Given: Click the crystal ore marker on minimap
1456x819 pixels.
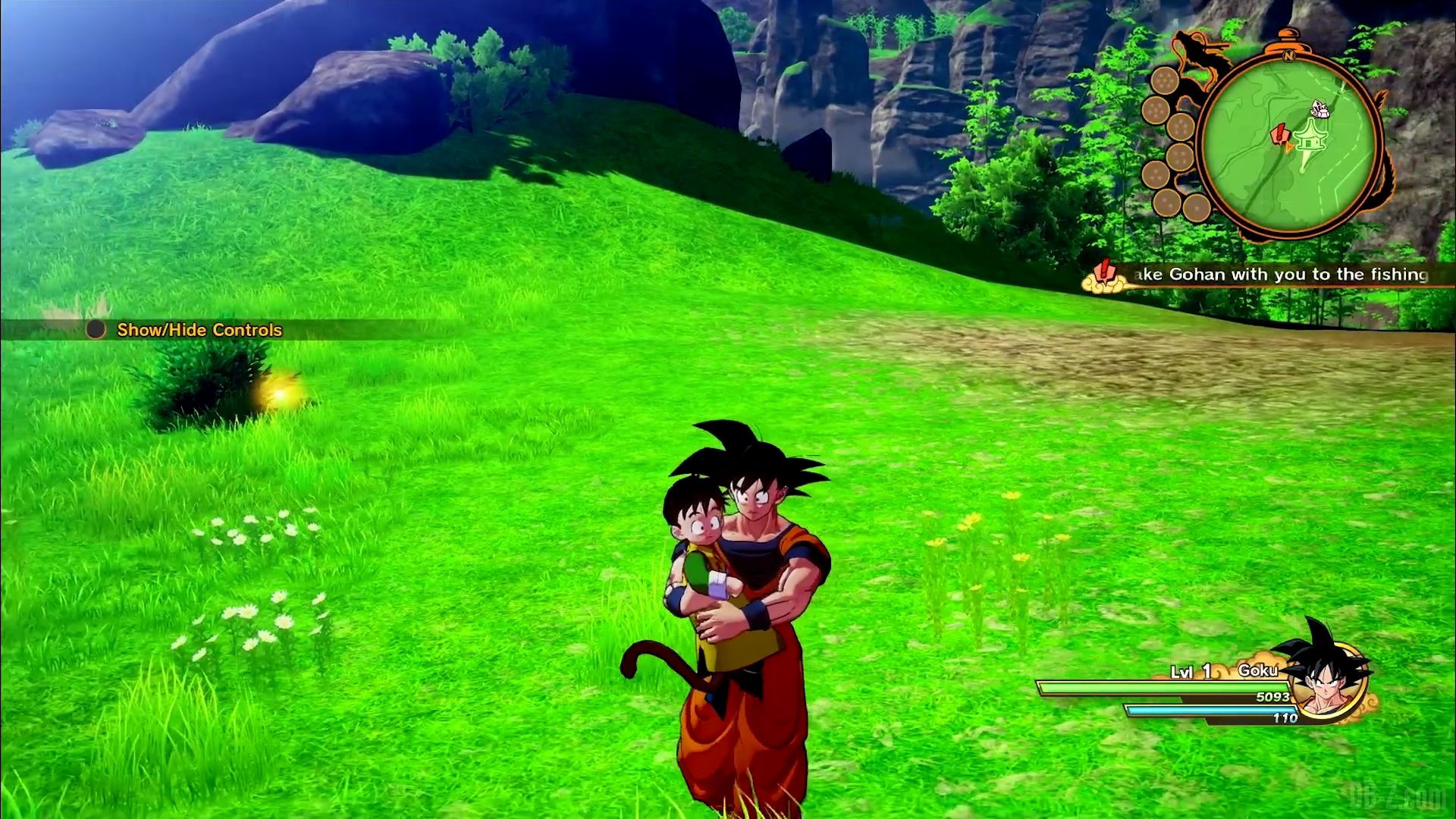Looking at the screenshot, I should pos(1321,109).
